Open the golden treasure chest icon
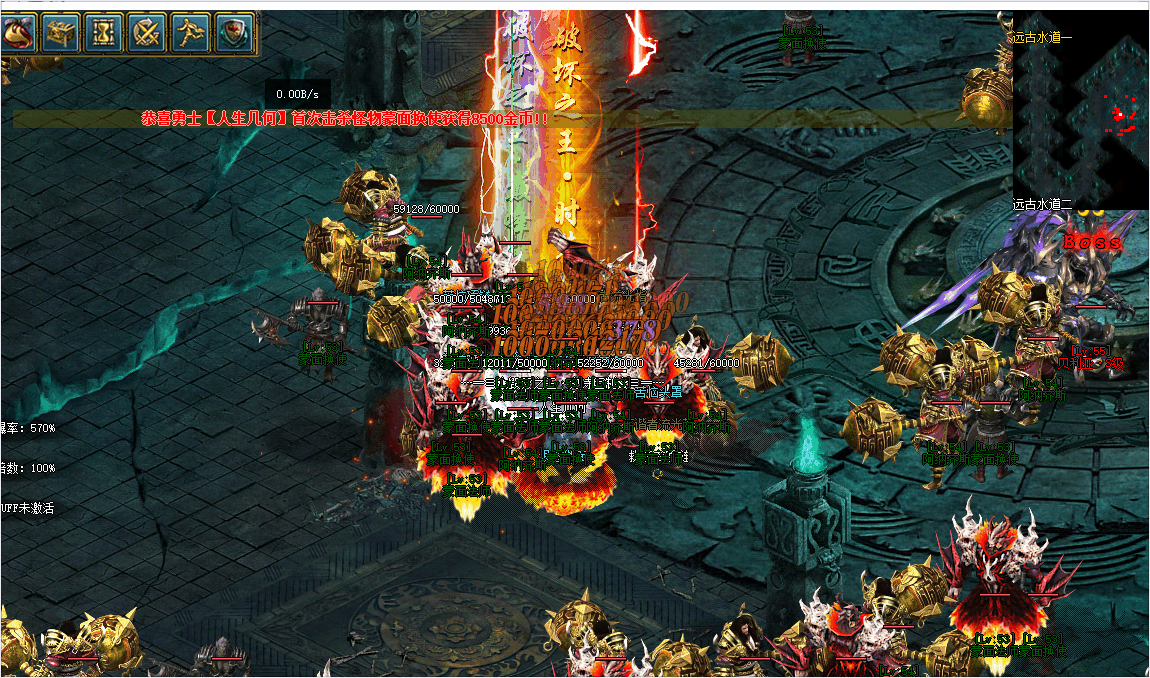1150x678 pixels. point(62,34)
